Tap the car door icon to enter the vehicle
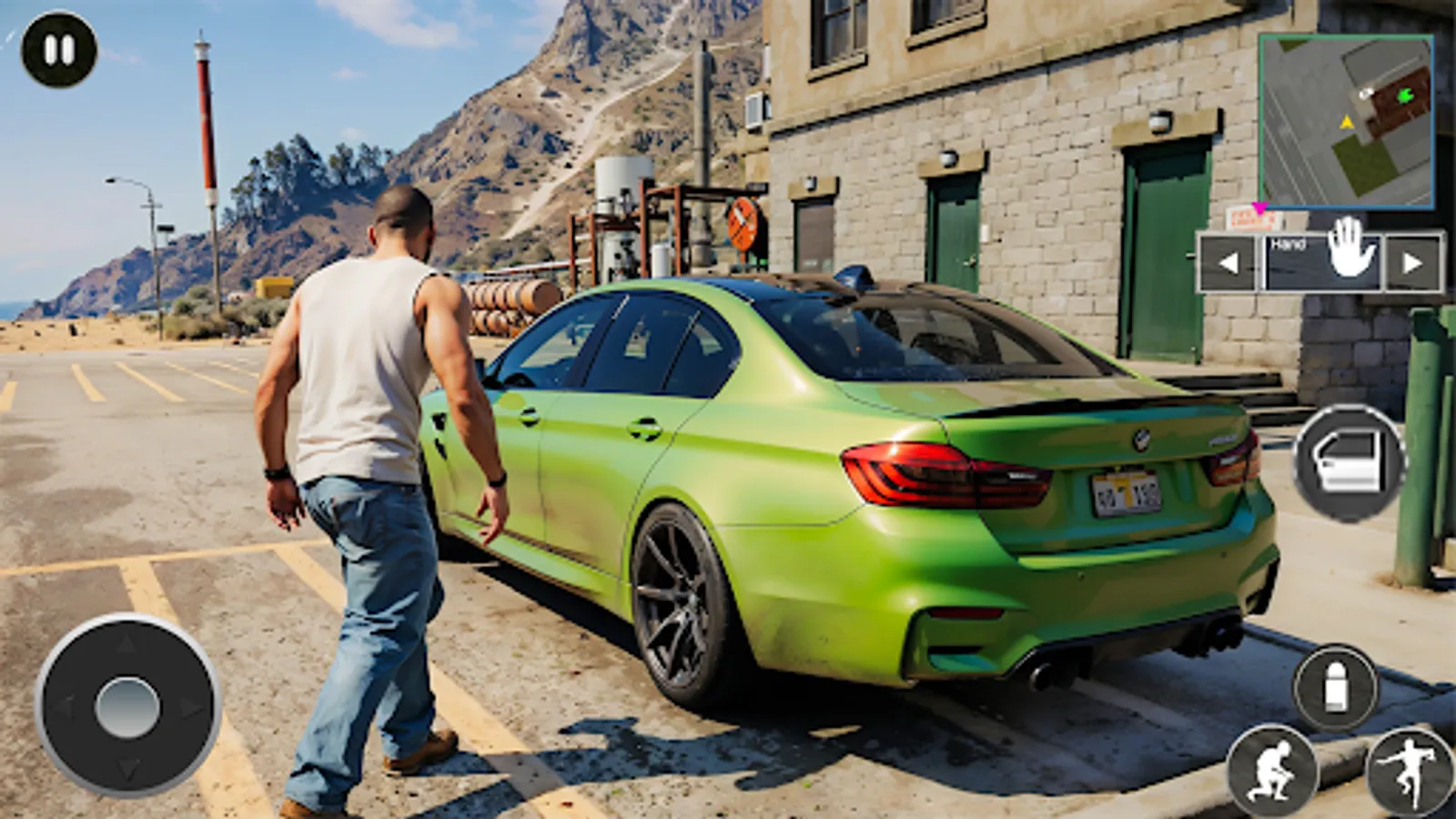The image size is (1456, 819). click(x=1348, y=464)
